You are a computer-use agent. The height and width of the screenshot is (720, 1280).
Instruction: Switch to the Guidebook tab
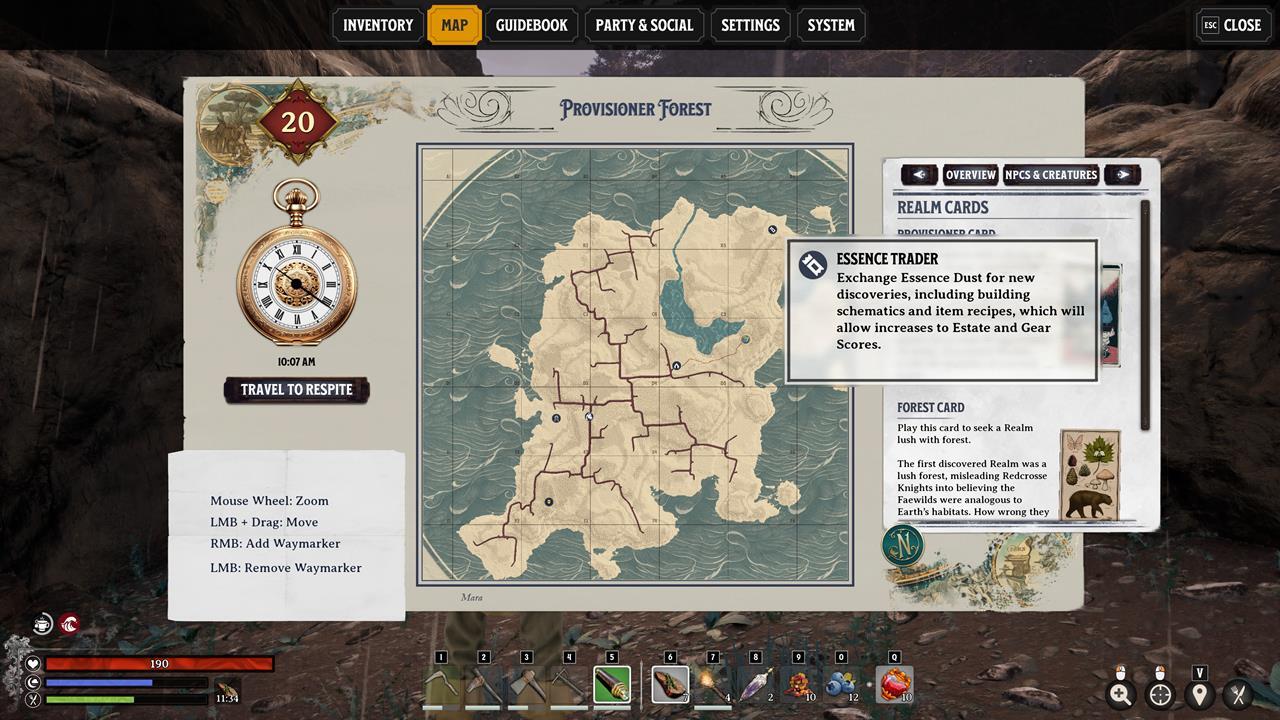[531, 25]
